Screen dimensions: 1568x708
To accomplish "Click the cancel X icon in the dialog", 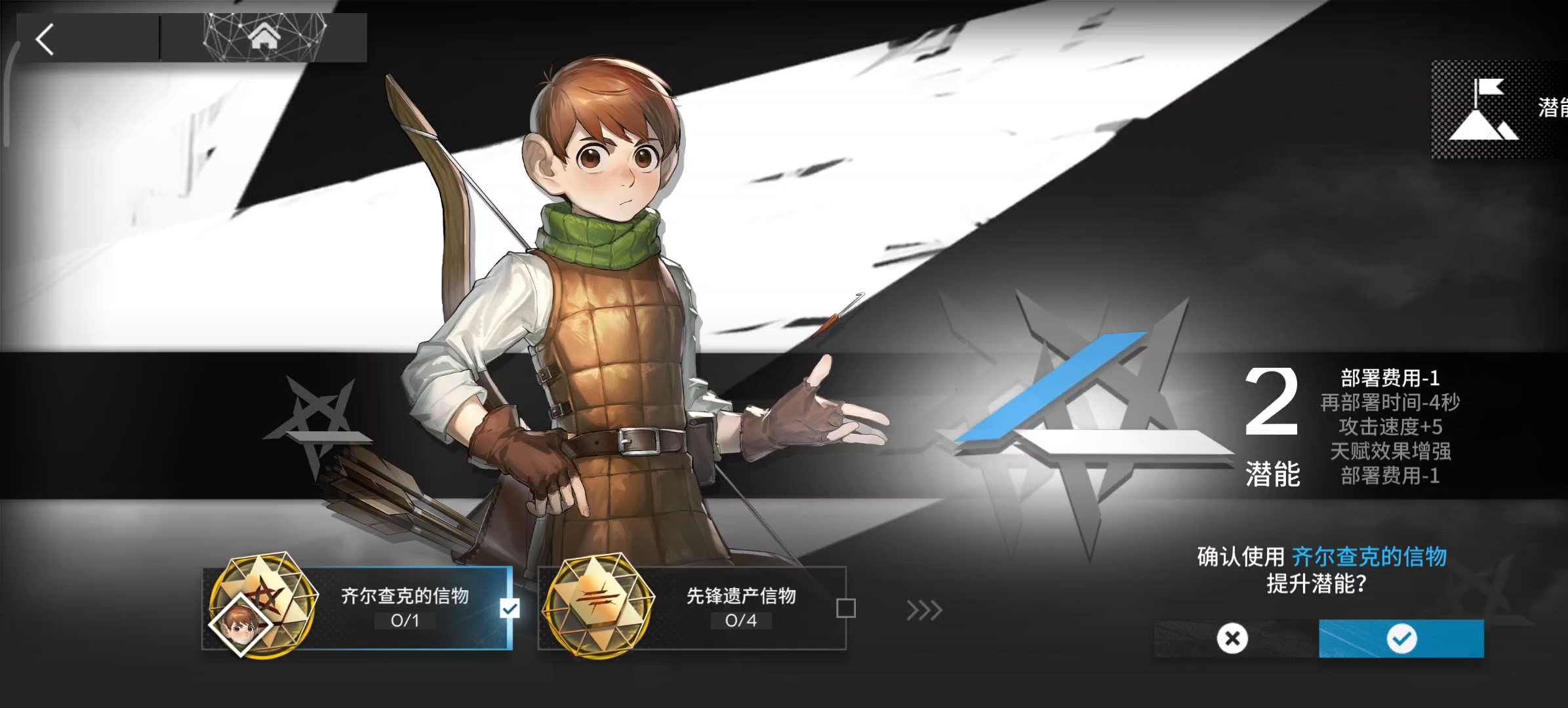I will click(1232, 638).
